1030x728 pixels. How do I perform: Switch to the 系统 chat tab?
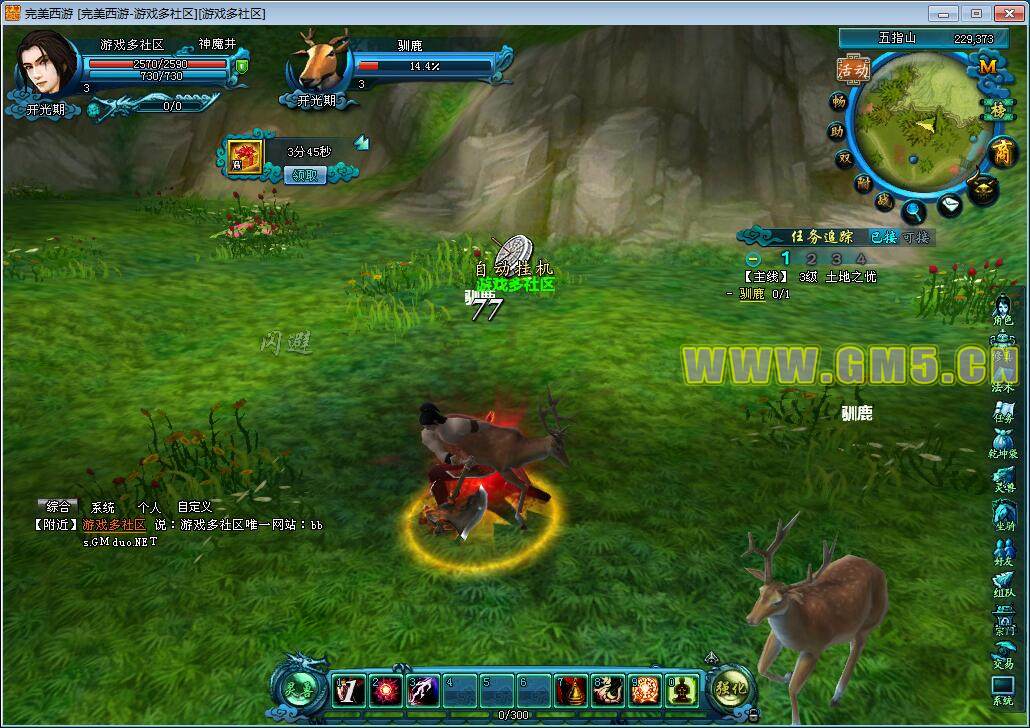click(103, 507)
